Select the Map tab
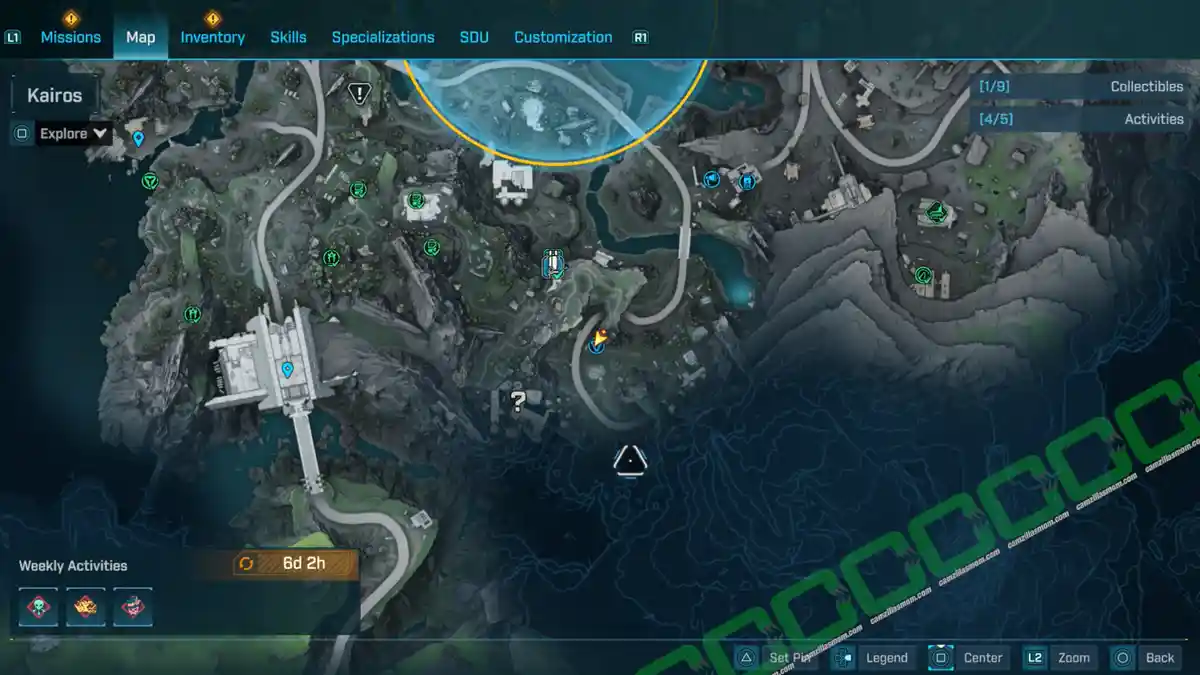This screenshot has height=675, width=1200. 140,37
